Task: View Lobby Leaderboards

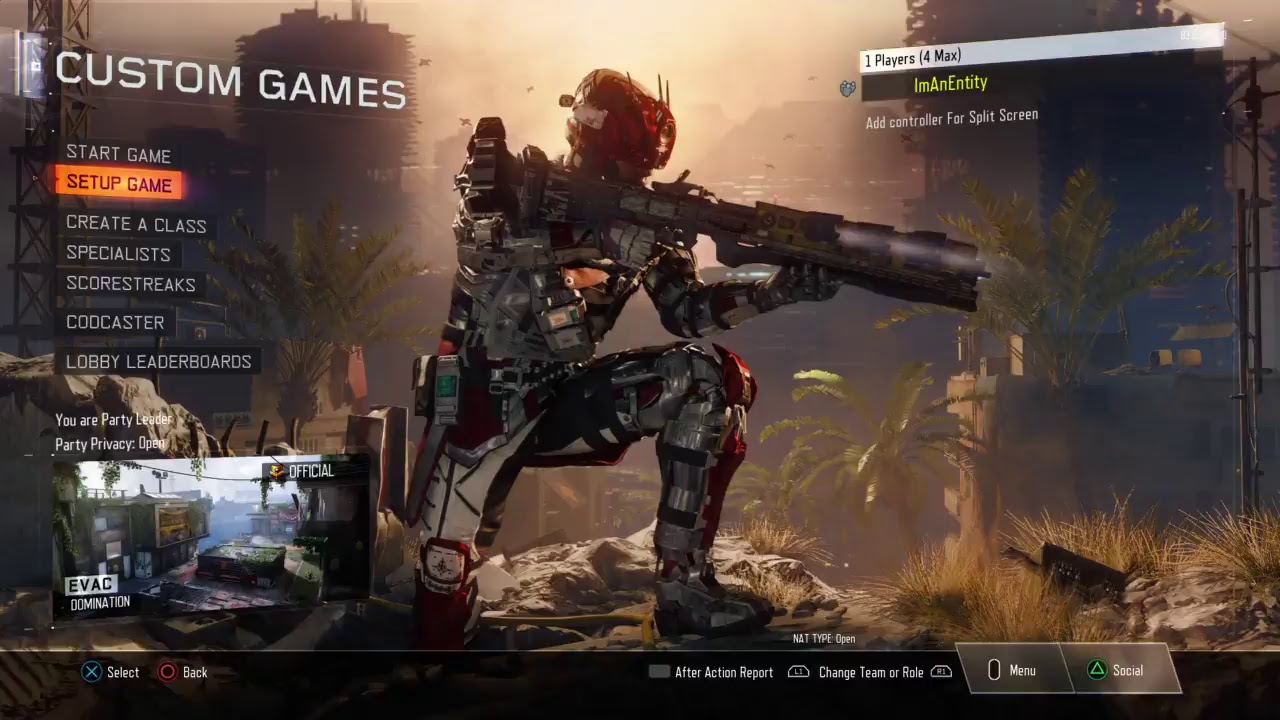Action: (158, 361)
